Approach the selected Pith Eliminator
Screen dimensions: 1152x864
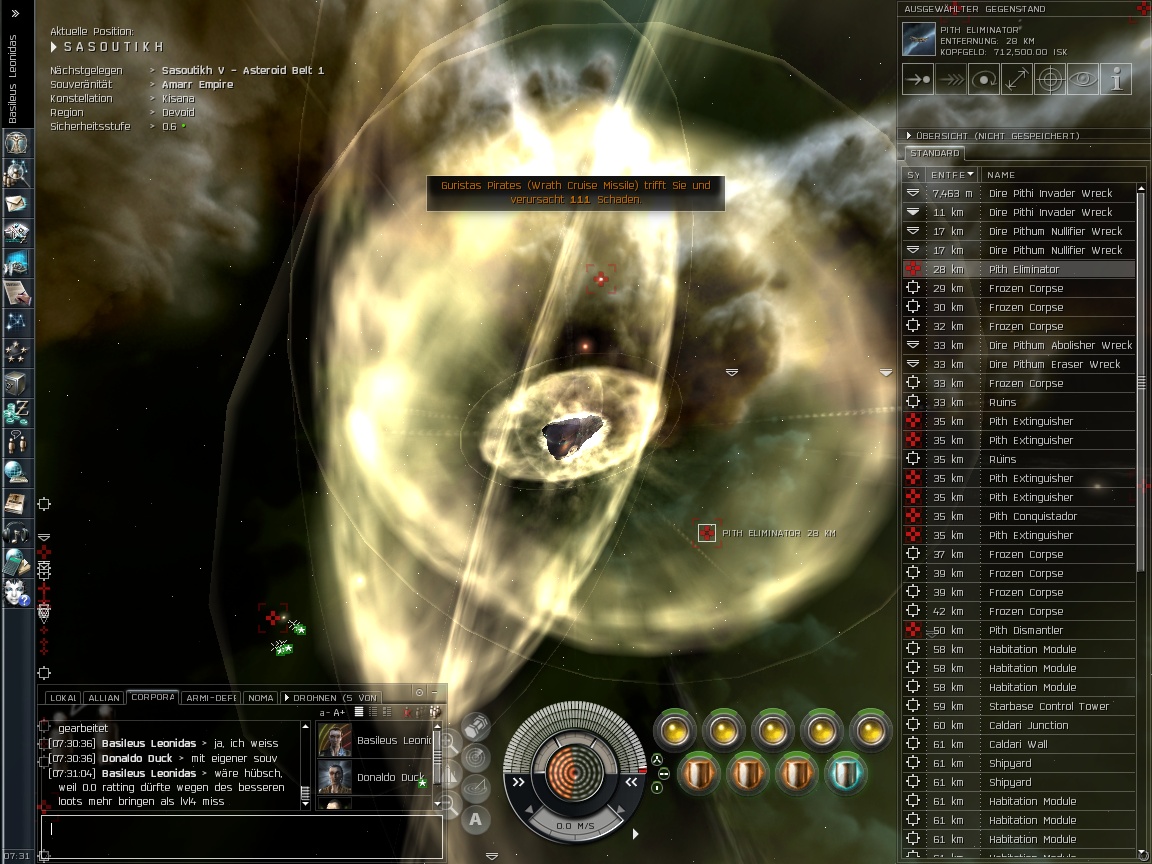pyautogui.click(x=918, y=79)
